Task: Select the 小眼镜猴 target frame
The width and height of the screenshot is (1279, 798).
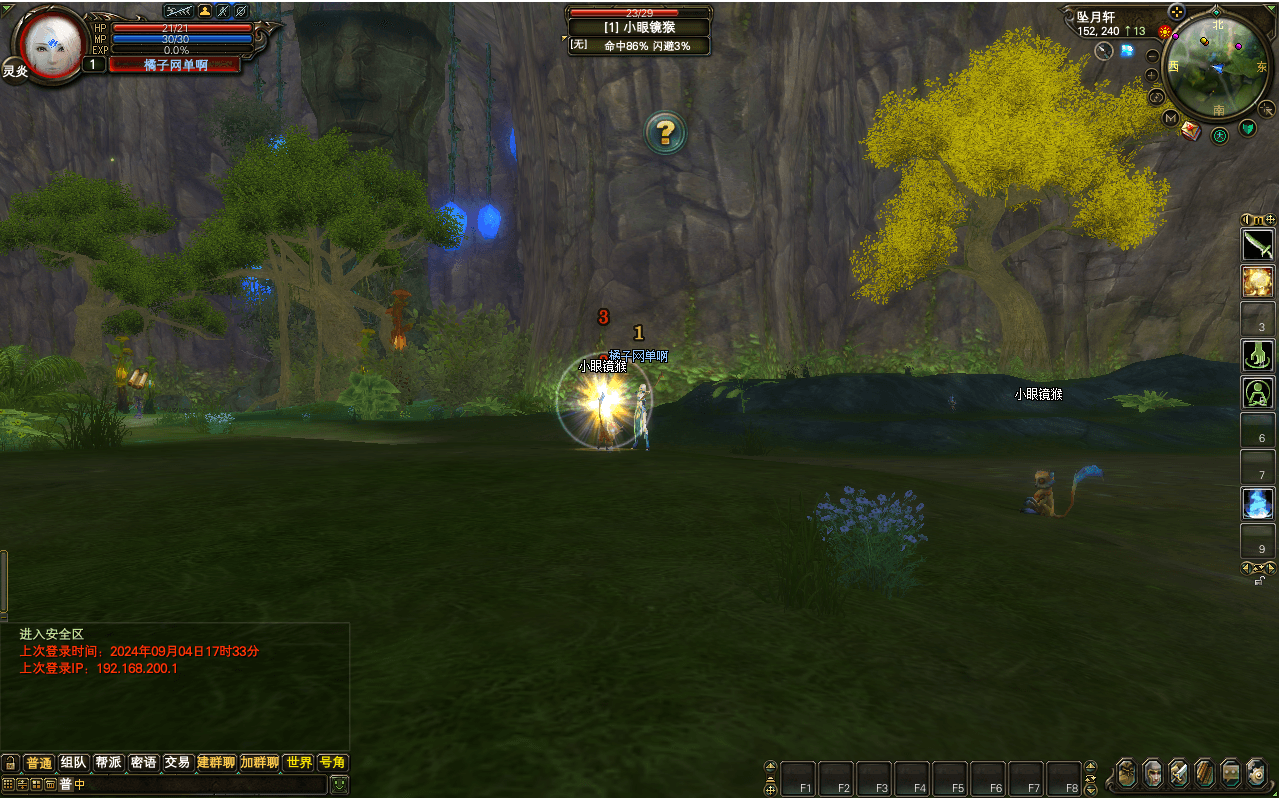Action: point(640,28)
